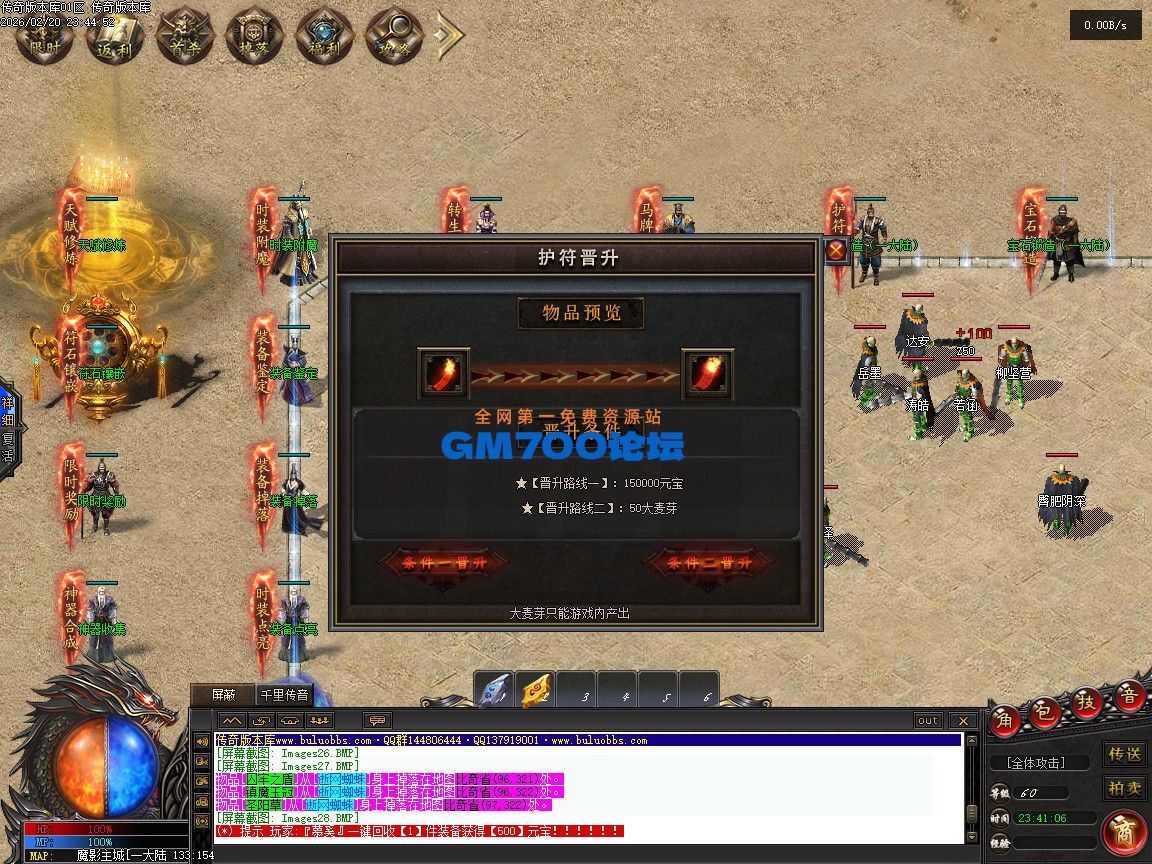Choose the 条件二晋升 upgrade button
The height and width of the screenshot is (864, 1152).
(x=710, y=563)
